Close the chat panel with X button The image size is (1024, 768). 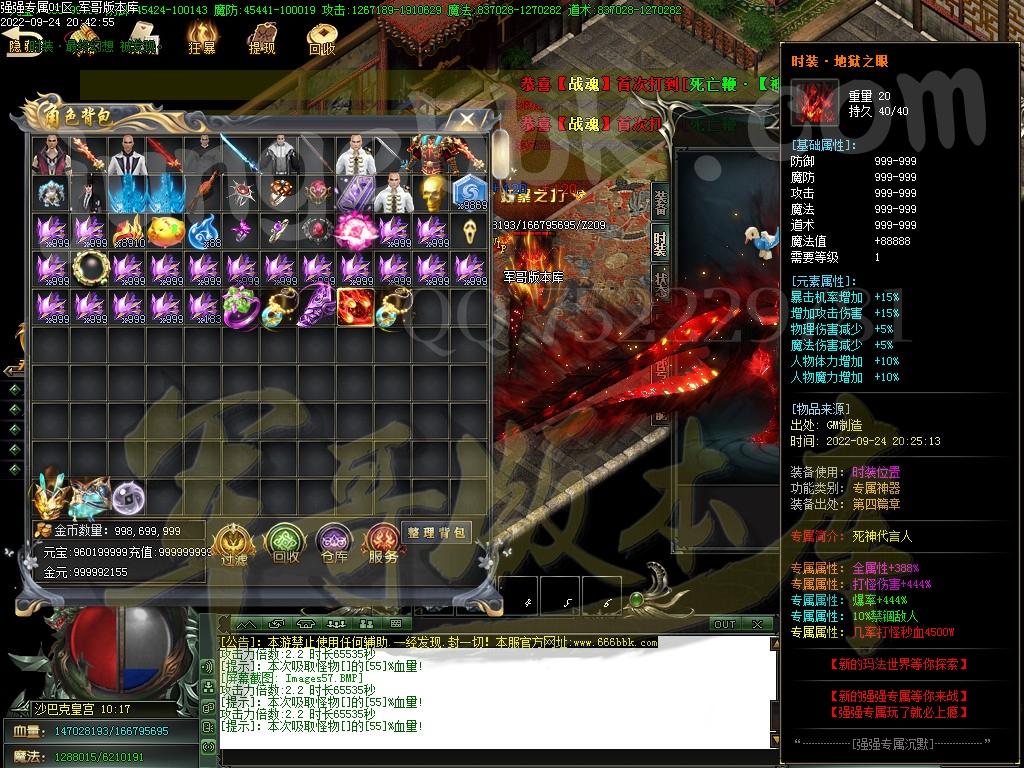(757, 624)
